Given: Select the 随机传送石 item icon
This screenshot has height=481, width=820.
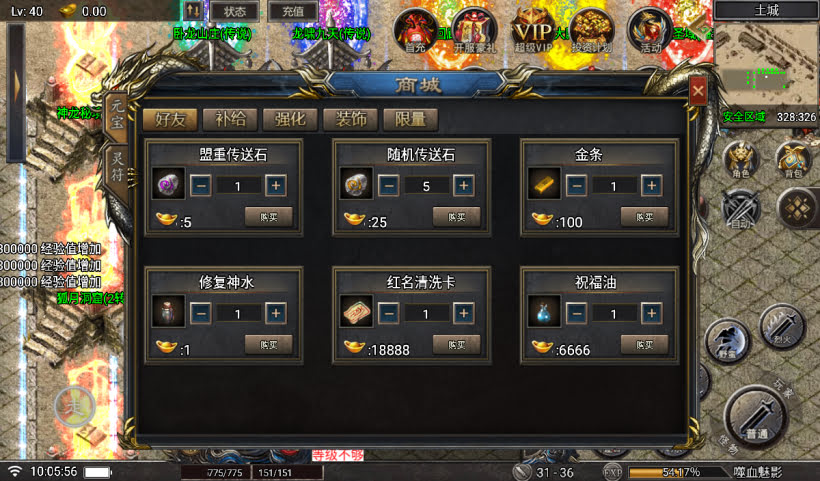Looking at the screenshot, I should (356, 185).
